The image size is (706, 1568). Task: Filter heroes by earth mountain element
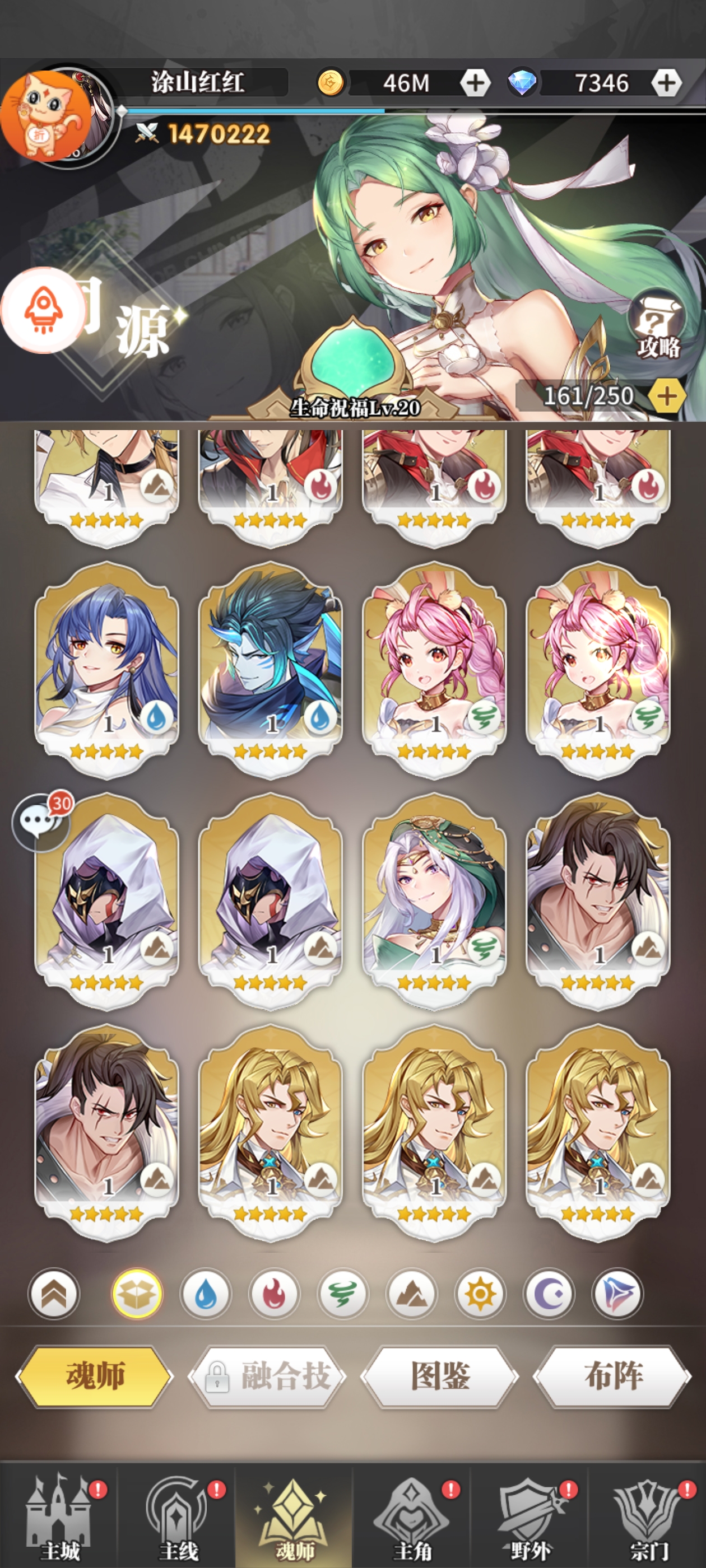point(412,1294)
